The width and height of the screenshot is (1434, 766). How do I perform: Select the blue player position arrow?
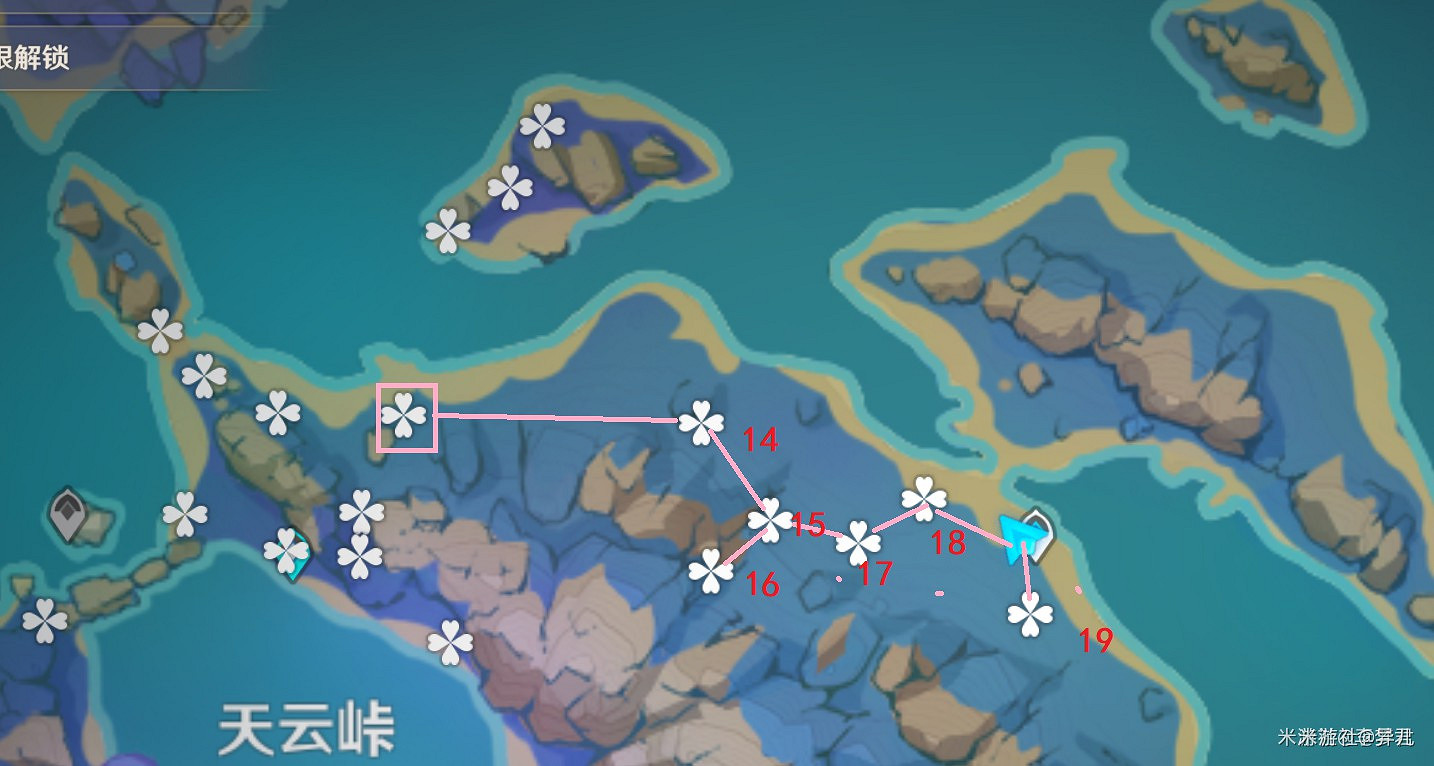1018,538
